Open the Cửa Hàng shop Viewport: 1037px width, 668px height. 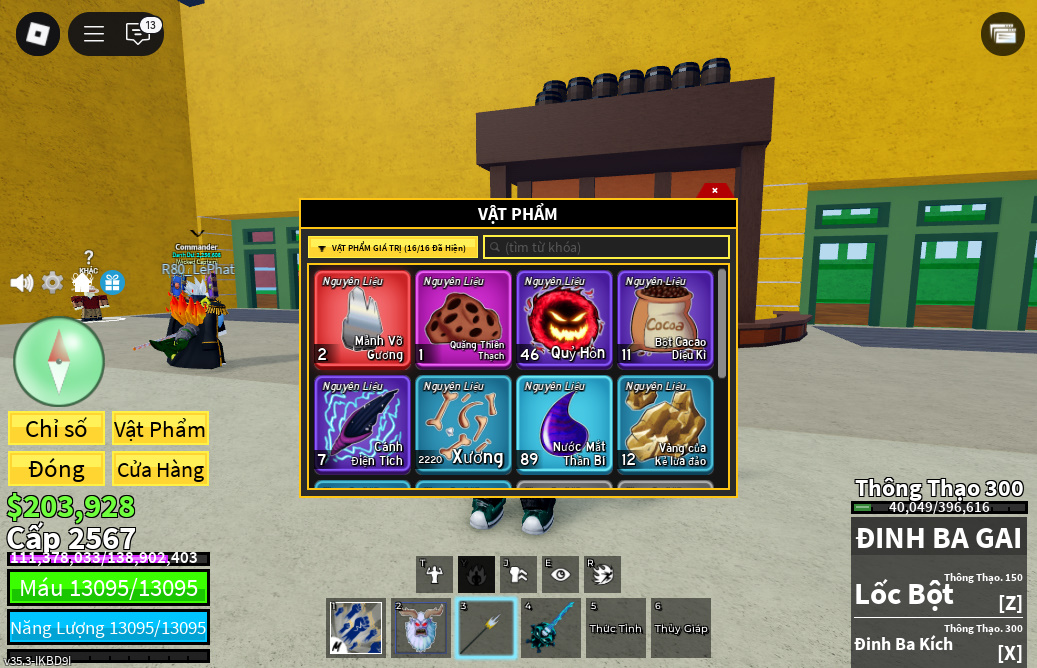pos(160,469)
